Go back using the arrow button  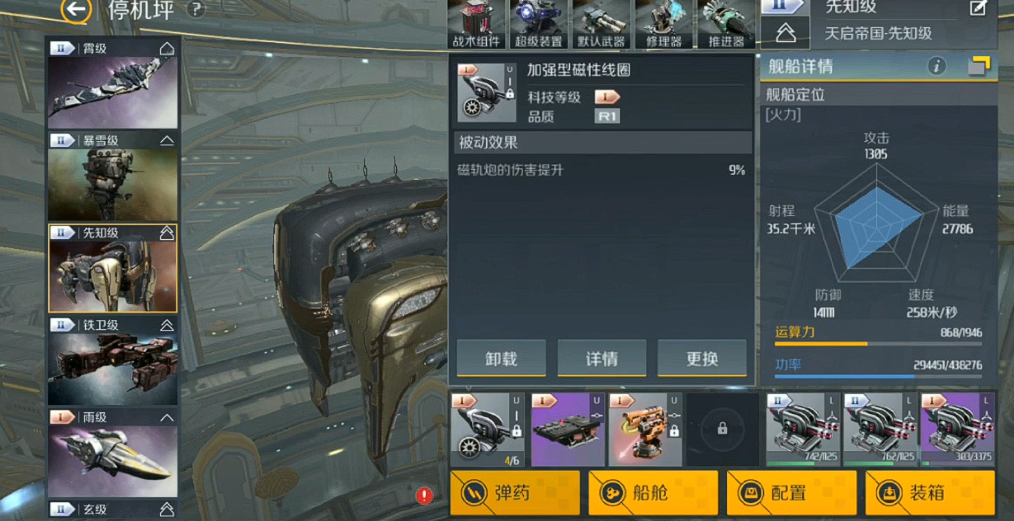75,10
